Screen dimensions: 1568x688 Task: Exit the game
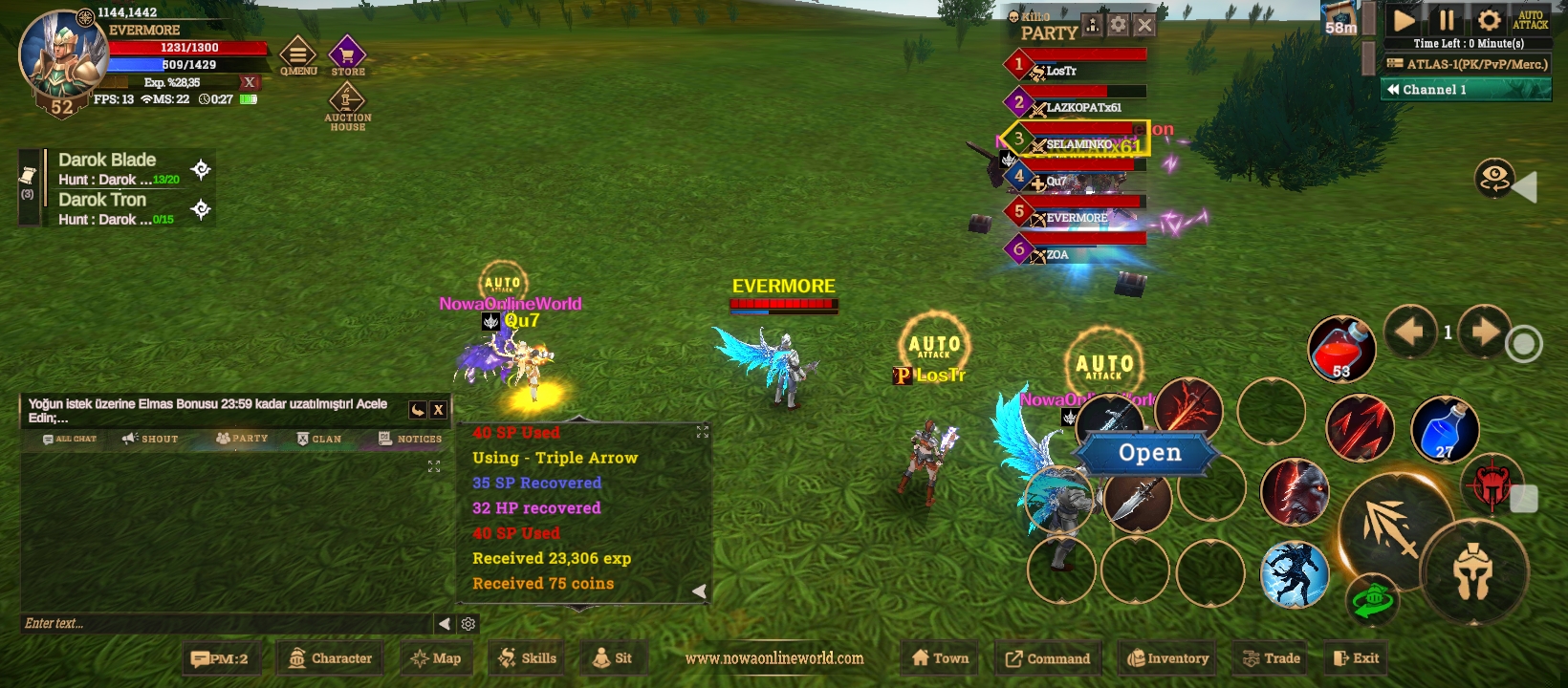(x=1356, y=658)
